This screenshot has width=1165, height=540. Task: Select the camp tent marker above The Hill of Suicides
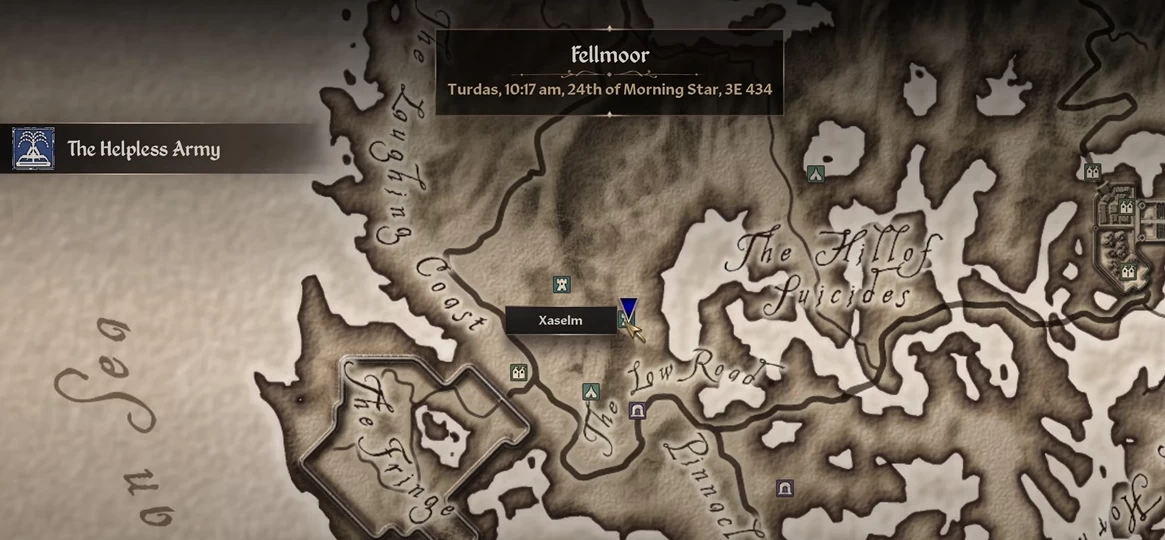coord(816,173)
